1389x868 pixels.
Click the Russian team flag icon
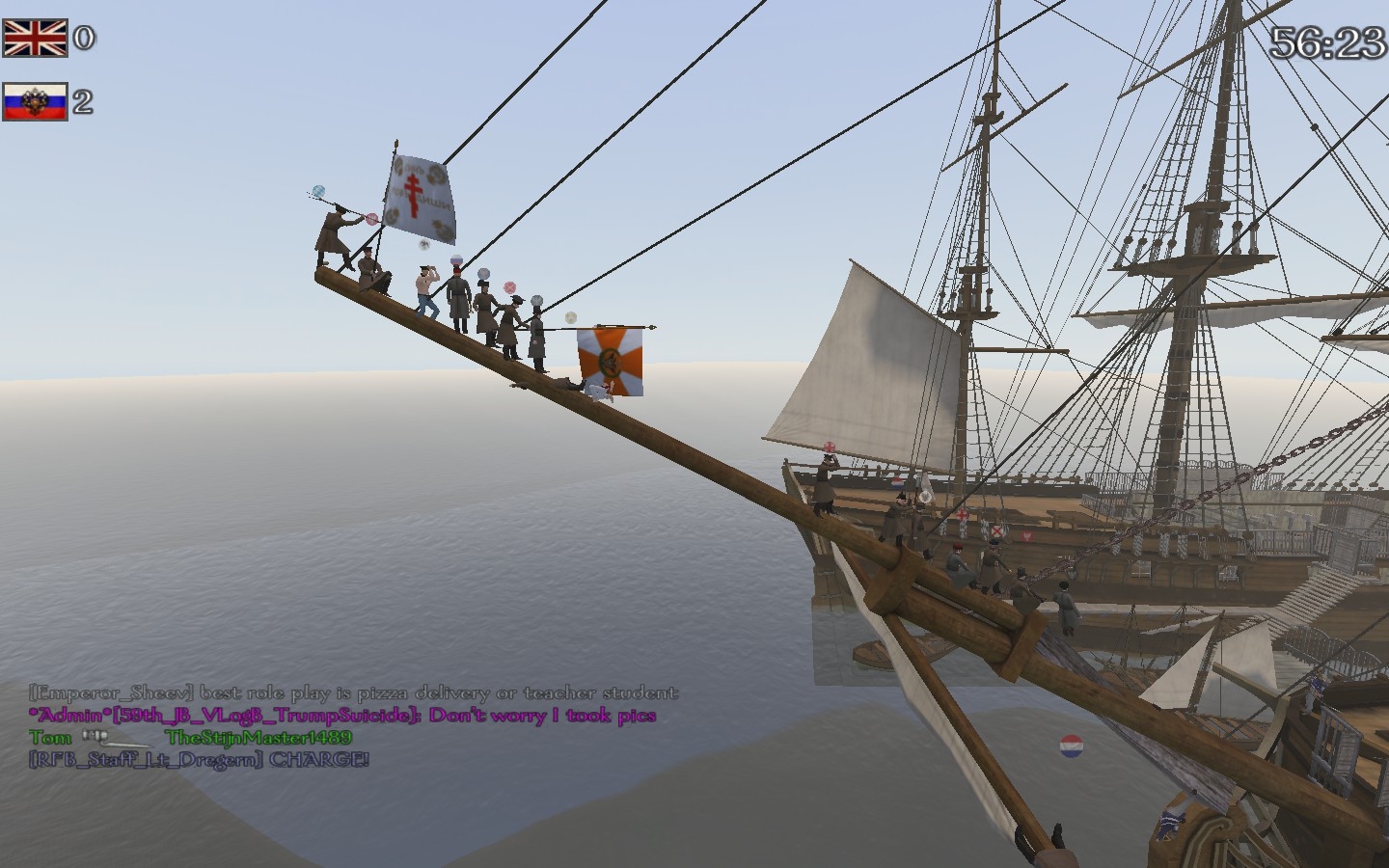pyautogui.click(x=35, y=101)
